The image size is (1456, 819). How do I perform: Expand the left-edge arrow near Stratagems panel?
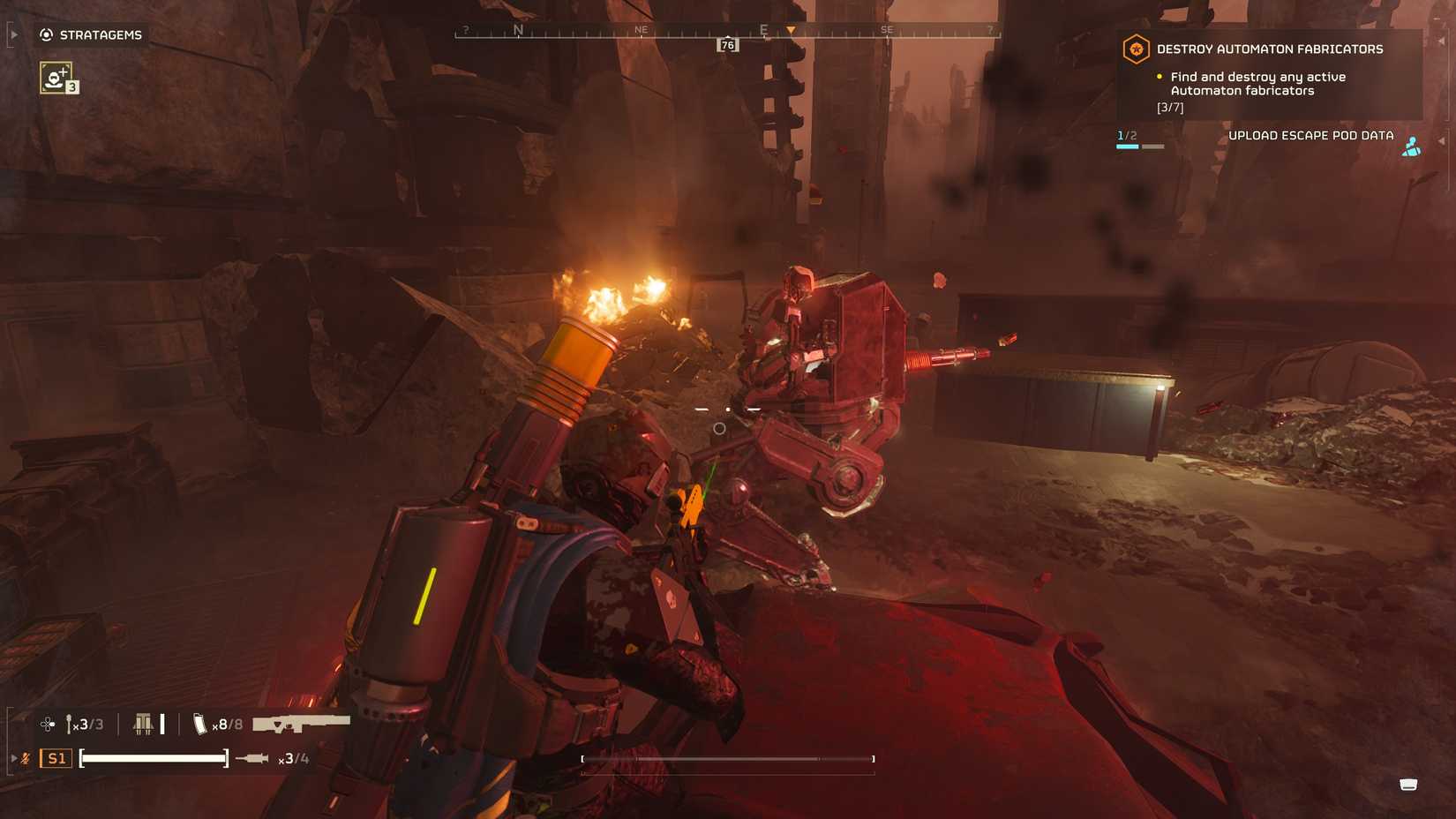[x=13, y=34]
